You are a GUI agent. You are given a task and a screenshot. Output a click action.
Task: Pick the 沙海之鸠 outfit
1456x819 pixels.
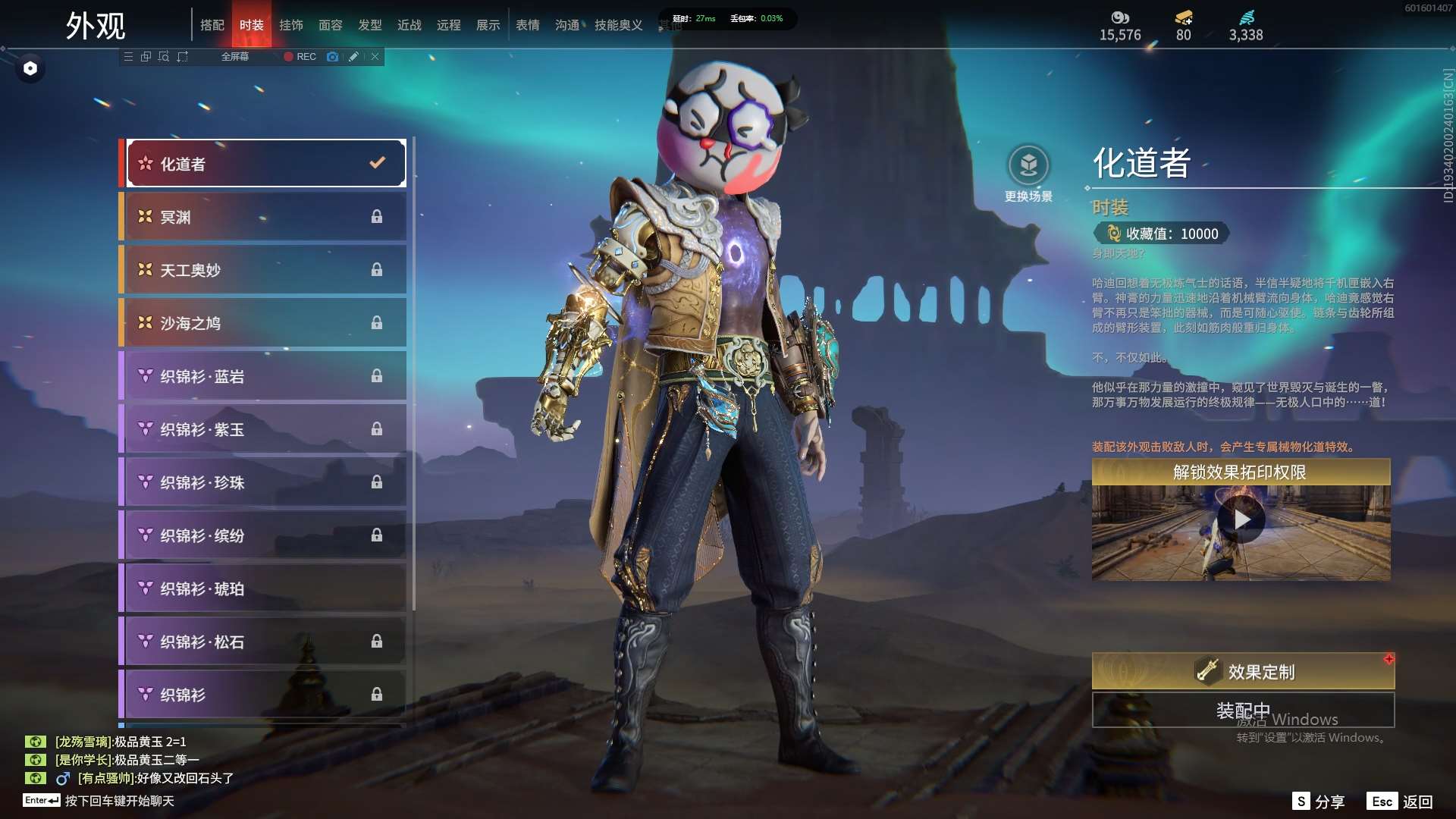(265, 323)
